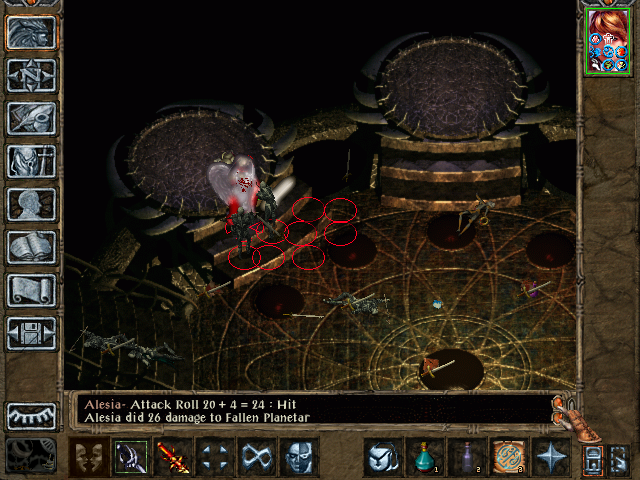Image resolution: width=640 pixels, height=480 pixels.
Task: Select the staff weapon slot
Action: (130, 457)
